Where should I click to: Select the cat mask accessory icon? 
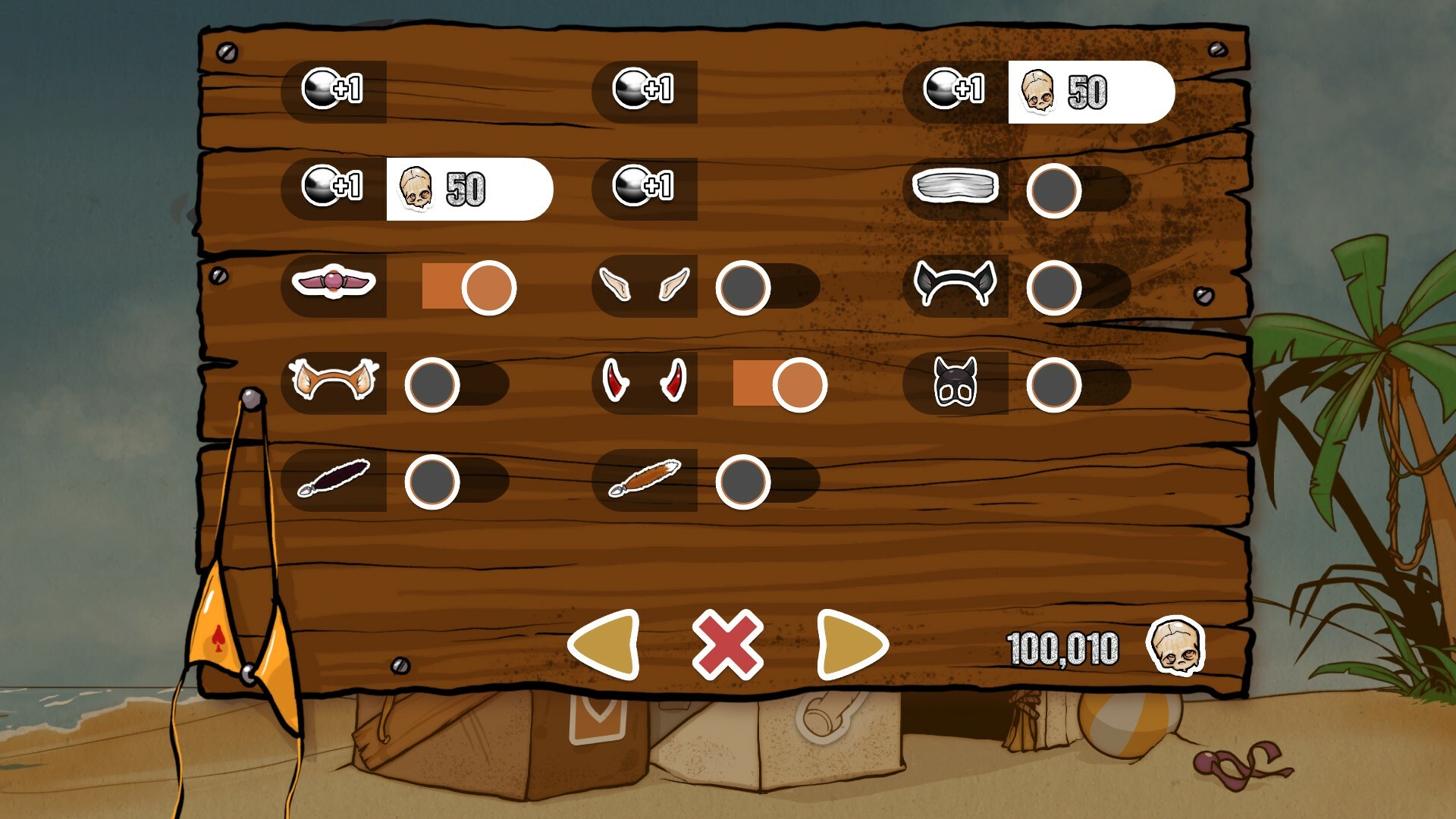pyautogui.click(x=959, y=383)
